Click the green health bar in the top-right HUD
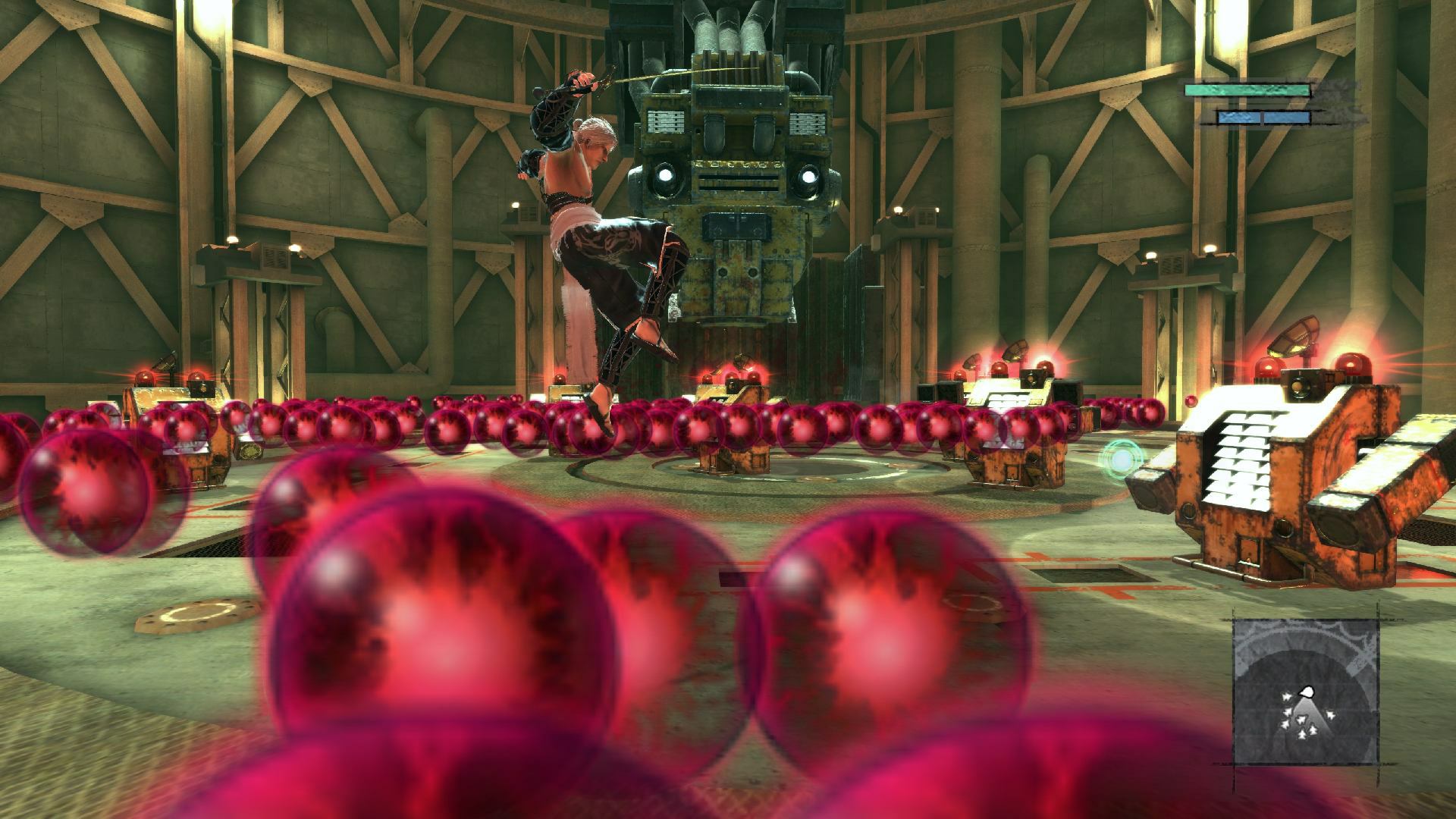Viewport: 1456px width, 819px height. (x=1247, y=90)
